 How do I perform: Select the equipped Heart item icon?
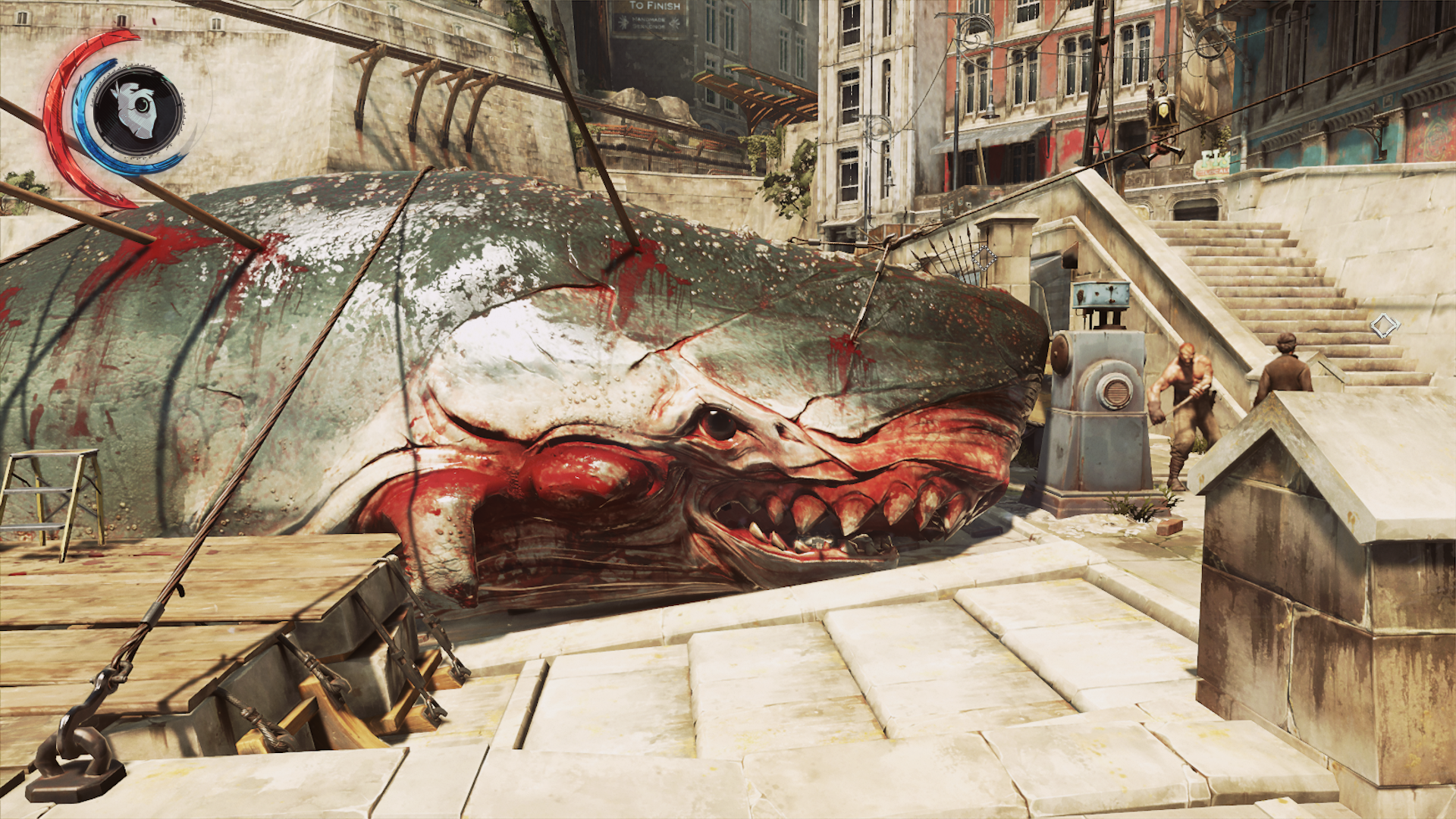(x=137, y=111)
